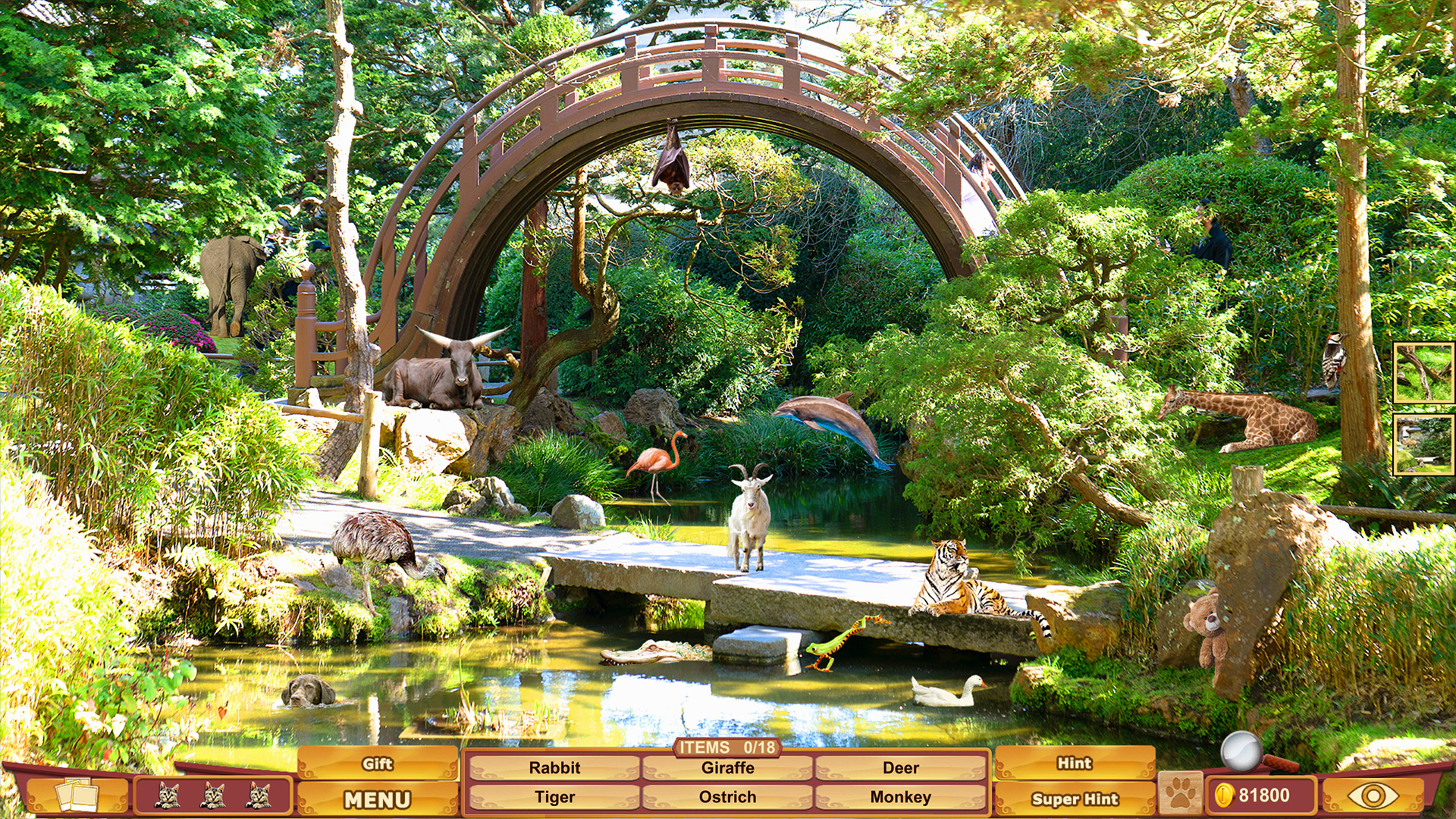Use the Hint button

tap(1075, 764)
